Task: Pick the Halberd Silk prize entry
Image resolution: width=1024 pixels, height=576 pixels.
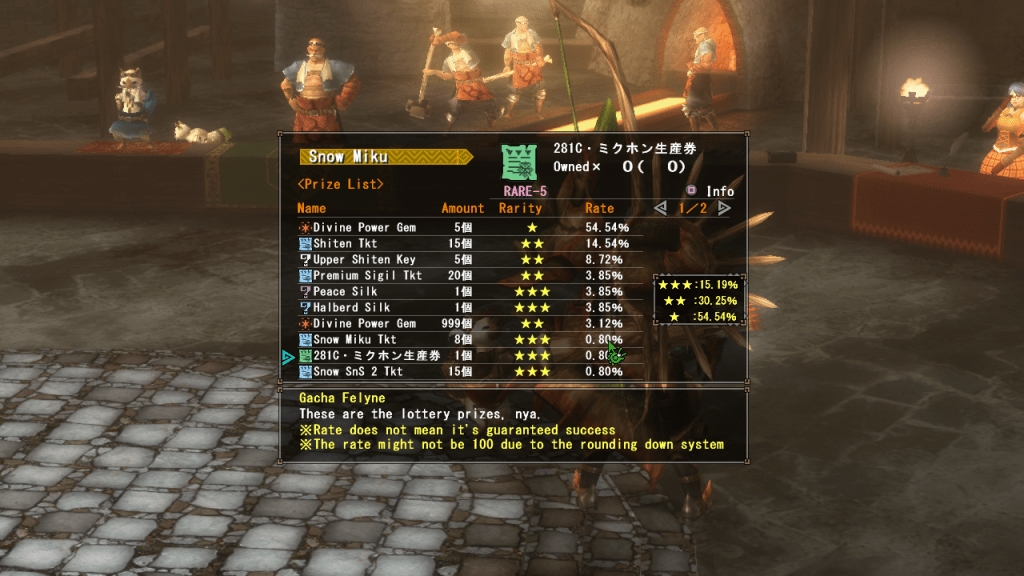Action: coord(351,308)
